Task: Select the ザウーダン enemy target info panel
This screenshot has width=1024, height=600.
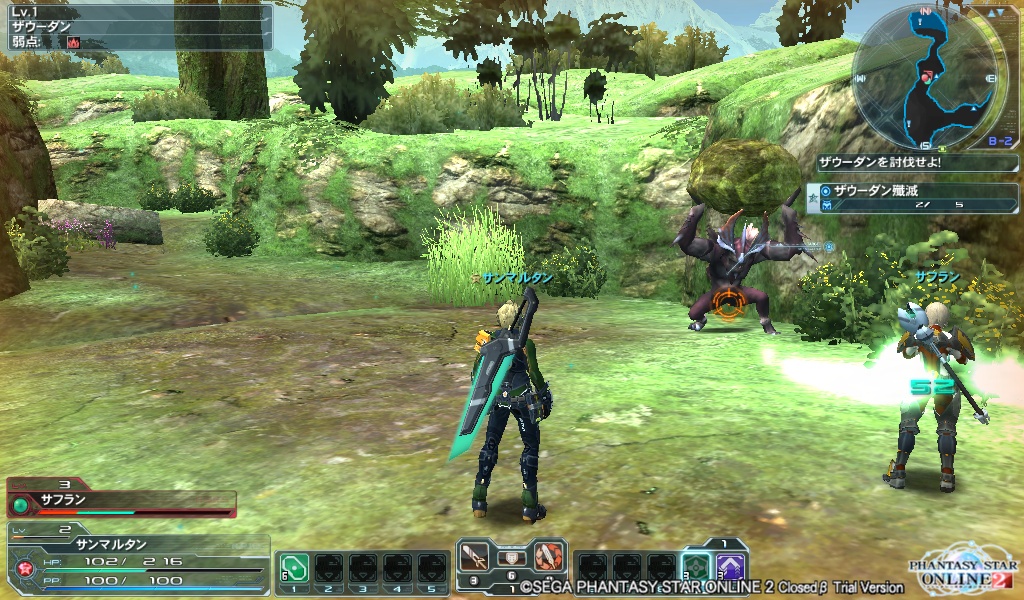Action: tap(136, 27)
